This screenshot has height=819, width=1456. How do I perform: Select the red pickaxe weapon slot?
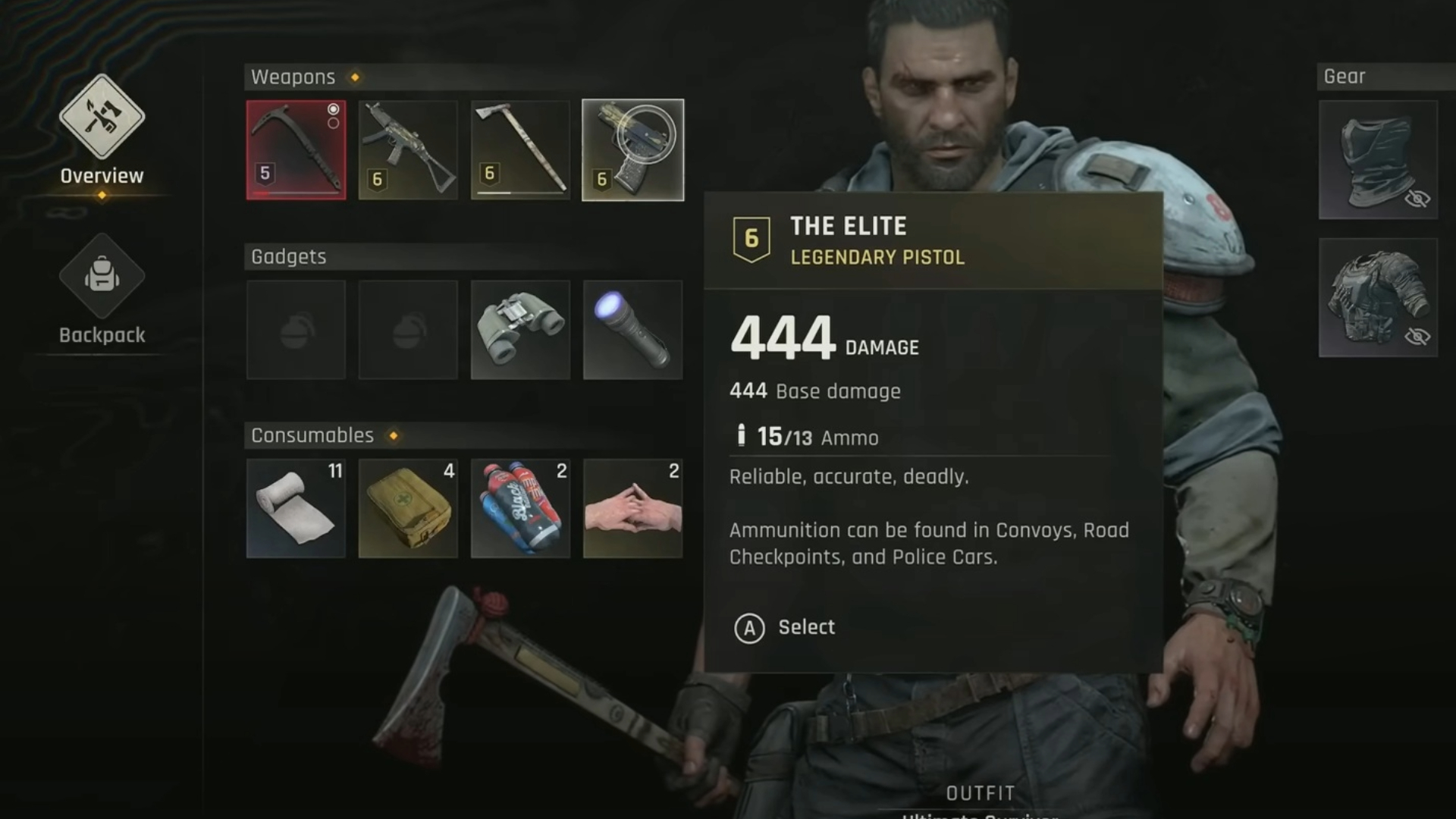pos(296,150)
